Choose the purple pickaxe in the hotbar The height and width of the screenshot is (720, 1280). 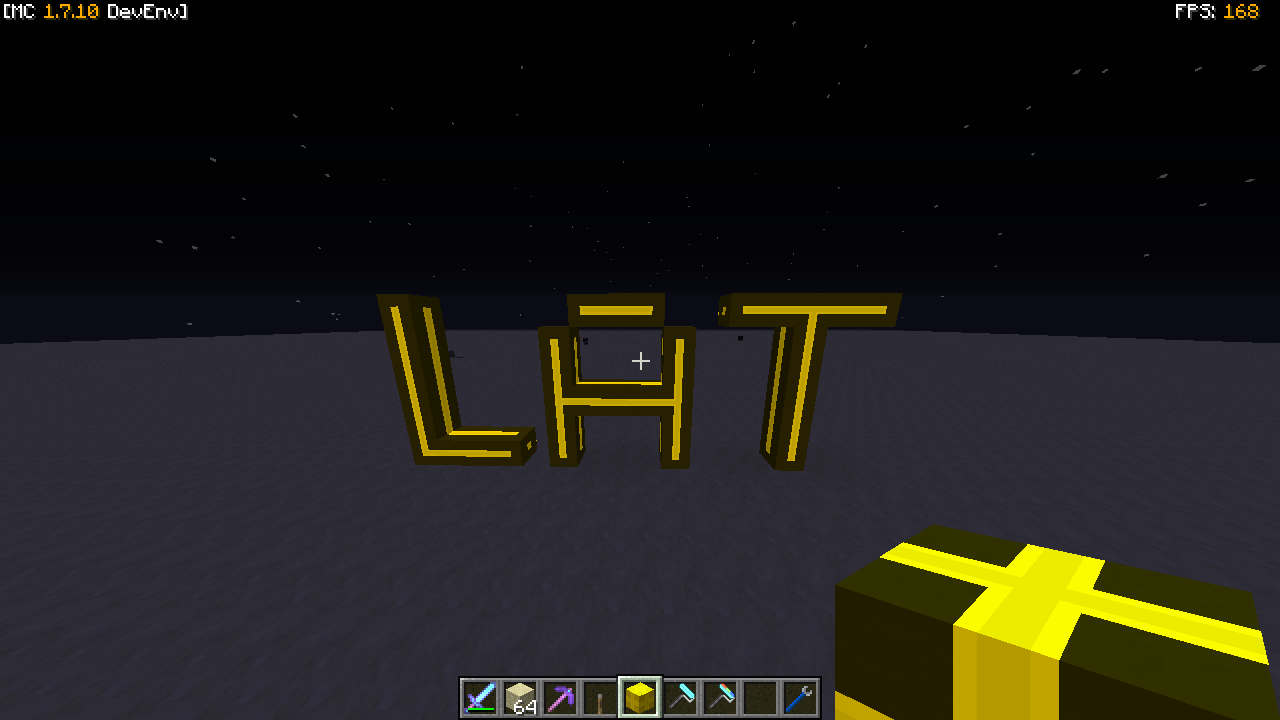[x=560, y=697]
